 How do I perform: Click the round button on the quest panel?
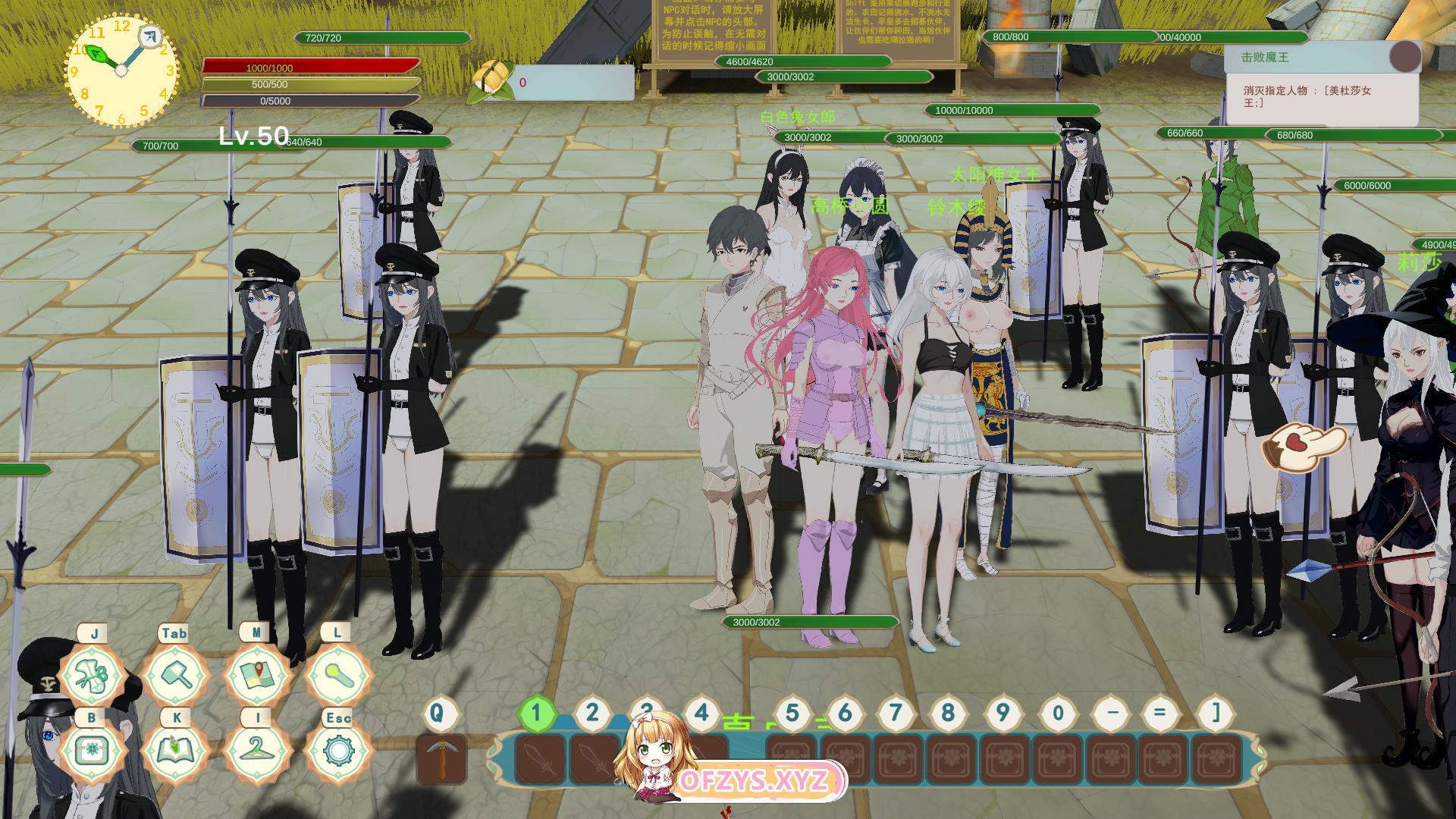tap(1405, 57)
